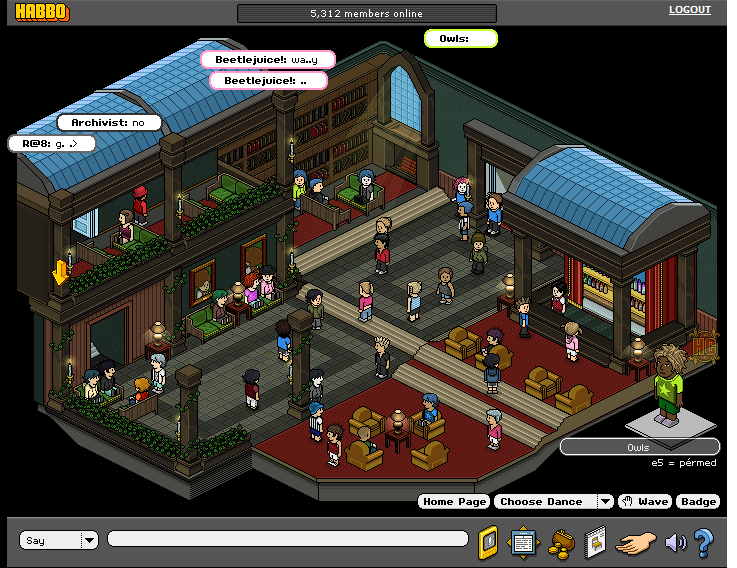
Task: Open the hand inventory icon
Action: pyautogui.click(x=635, y=542)
